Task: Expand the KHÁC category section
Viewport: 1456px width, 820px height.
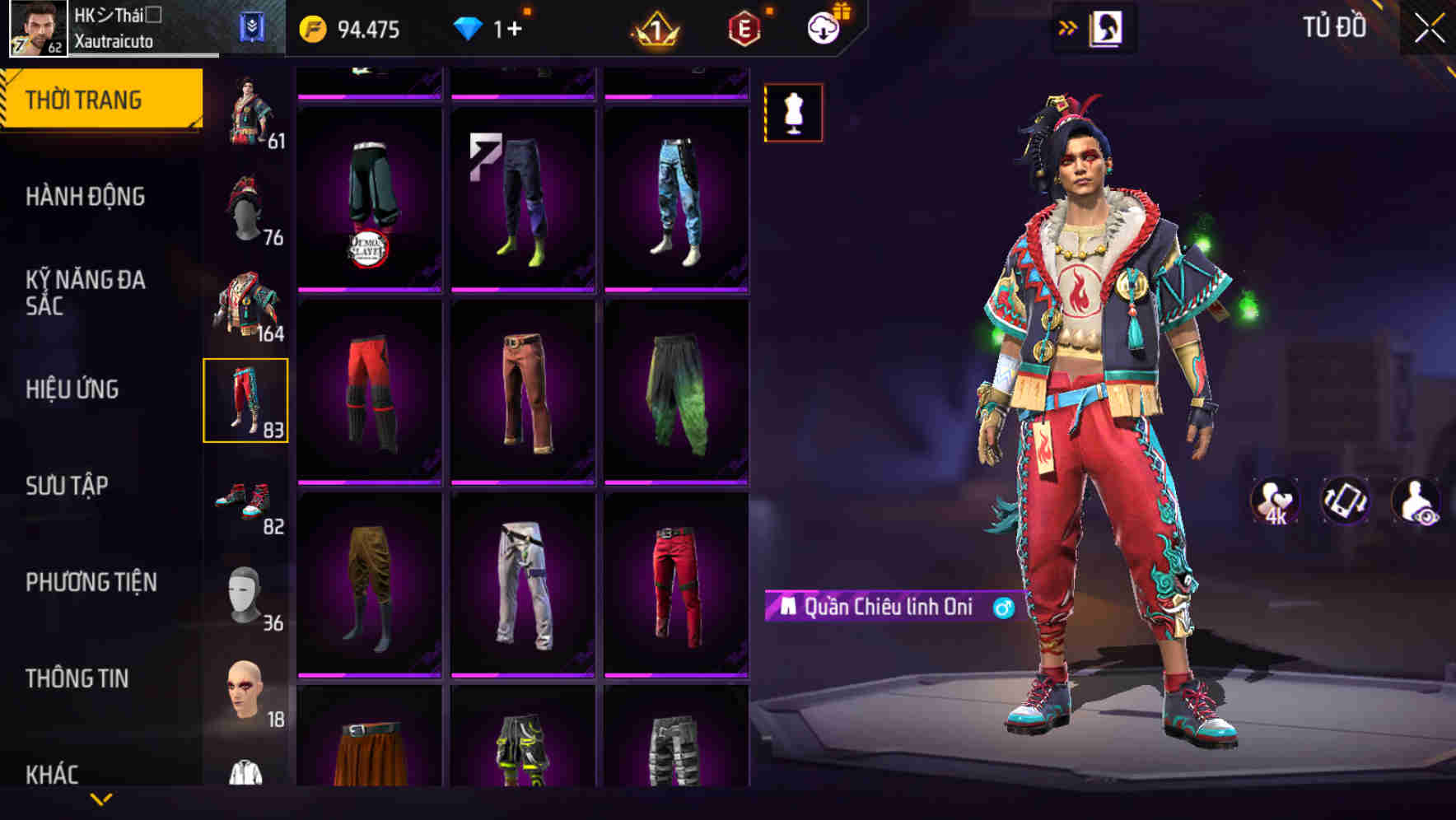Action: (52, 772)
